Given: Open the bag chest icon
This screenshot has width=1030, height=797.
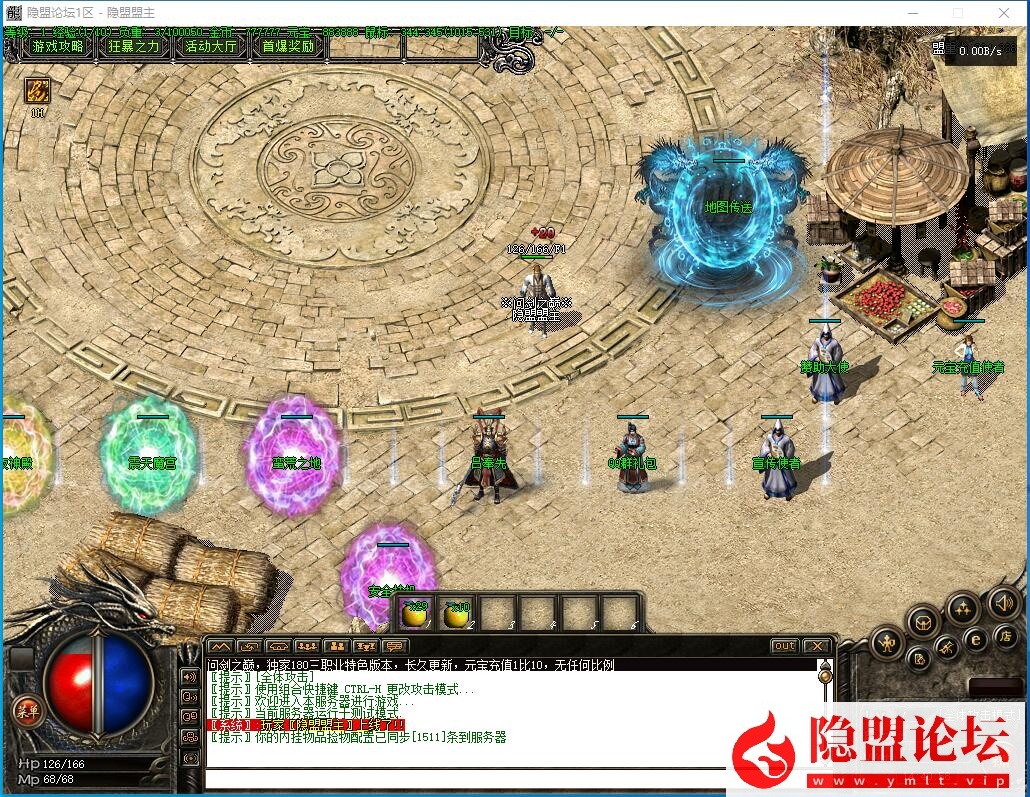Looking at the screenshot, I should tap(924, 623).
